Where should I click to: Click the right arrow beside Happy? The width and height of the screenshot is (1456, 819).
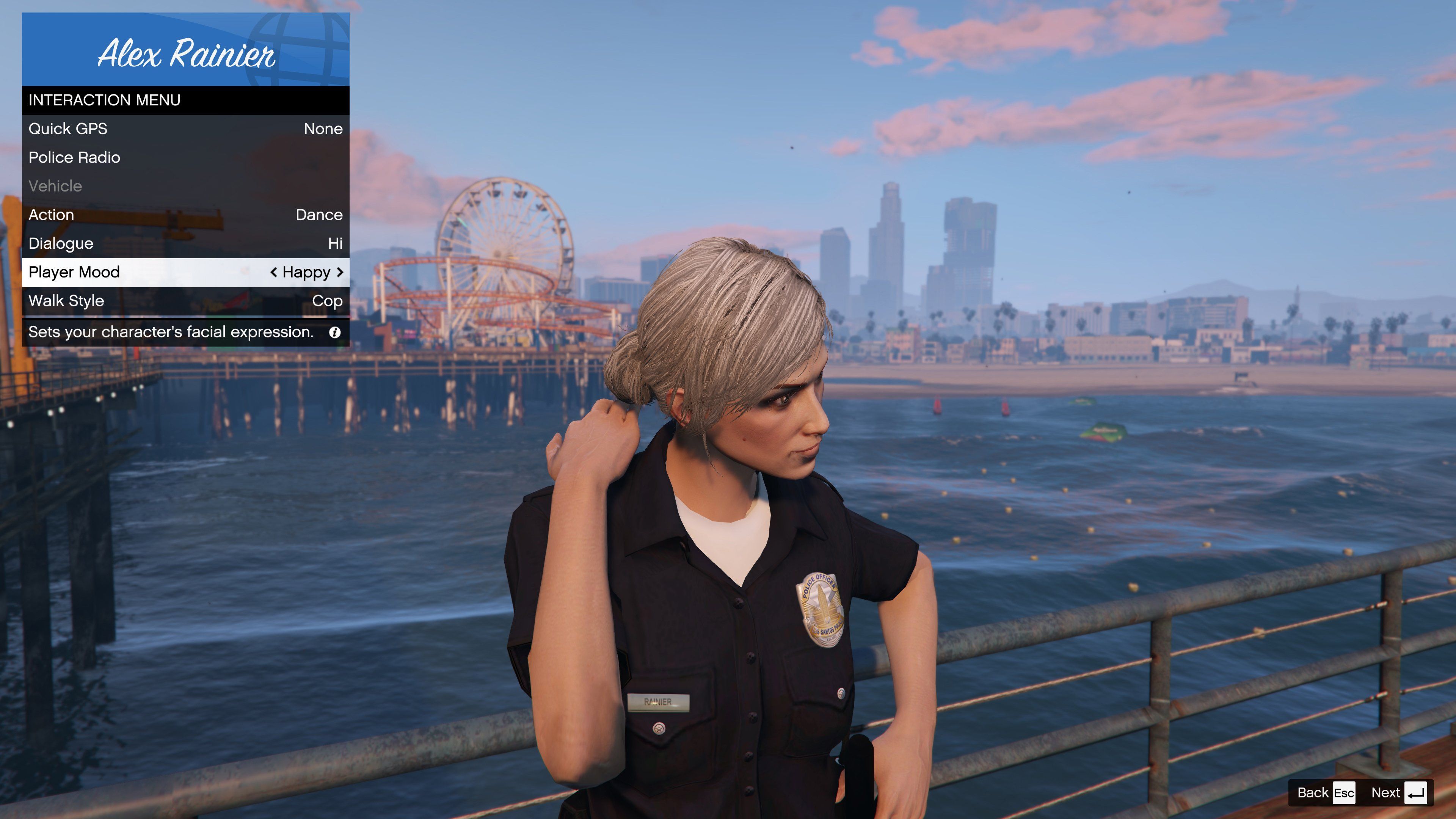tap(340, 273)
